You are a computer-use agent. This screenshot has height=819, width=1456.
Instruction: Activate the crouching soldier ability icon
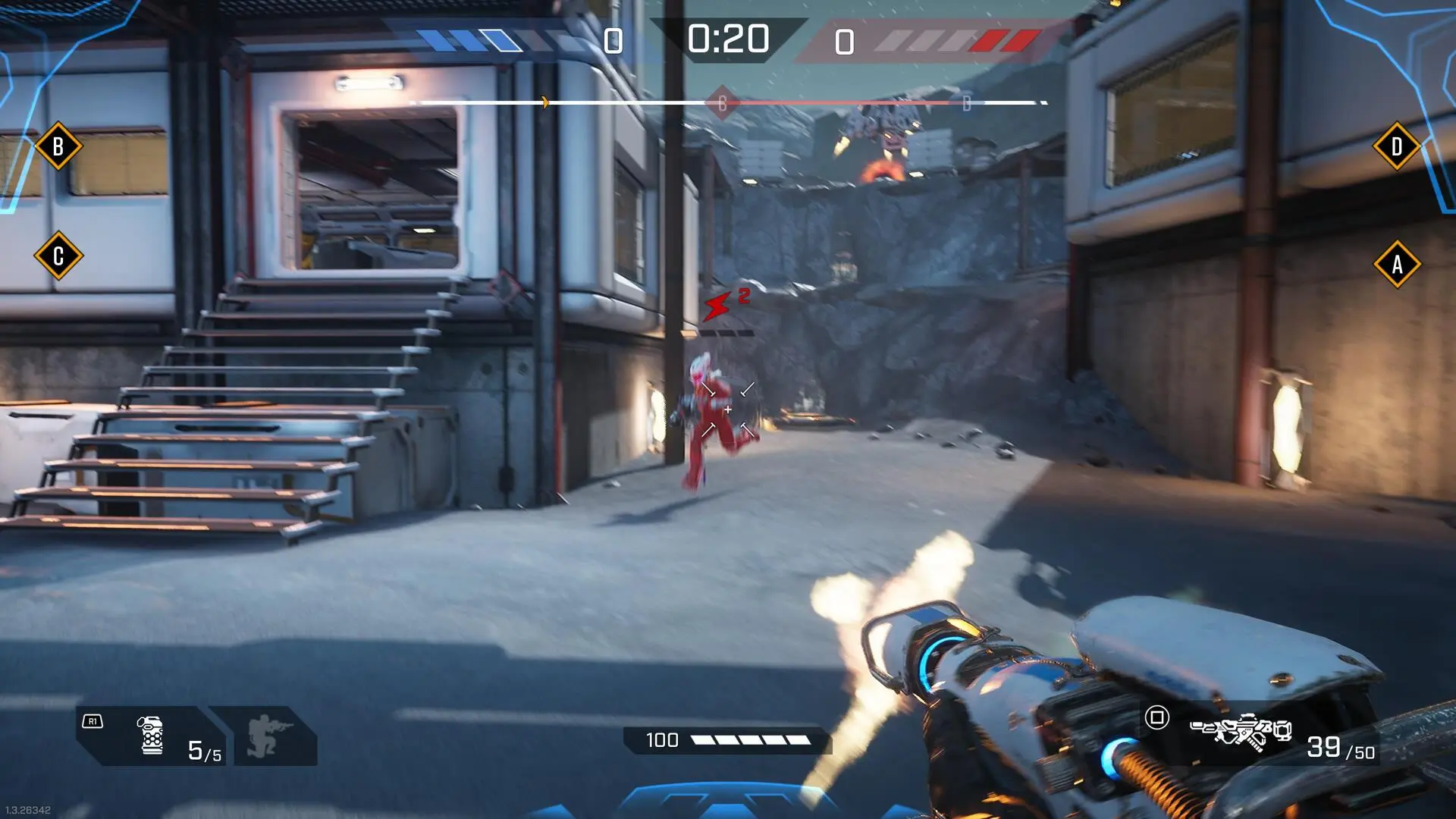tap(262, 736)
